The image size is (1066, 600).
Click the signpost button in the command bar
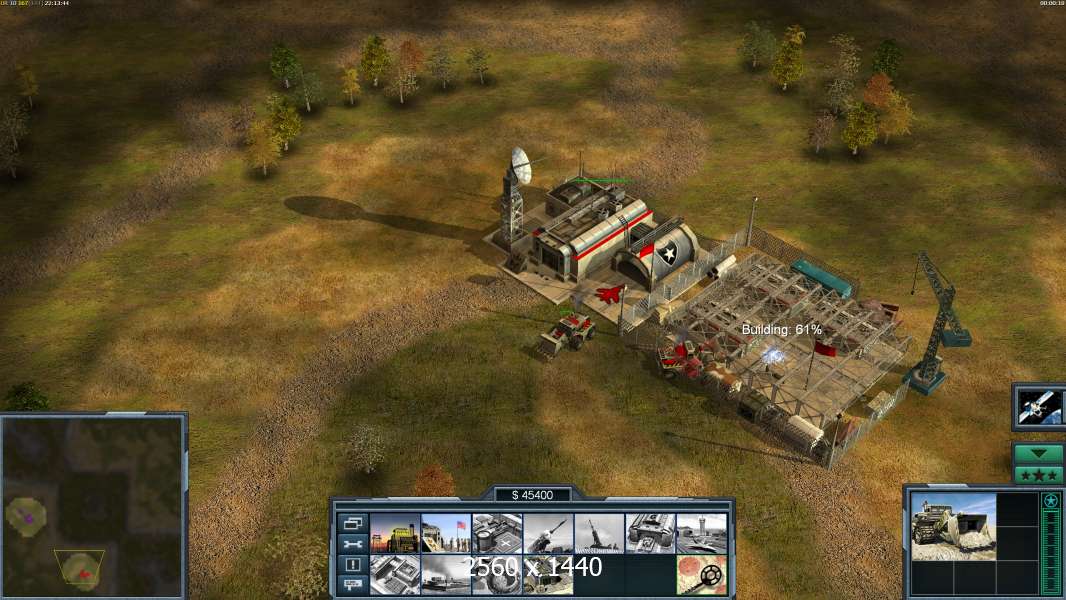click(x=351, y=585)
